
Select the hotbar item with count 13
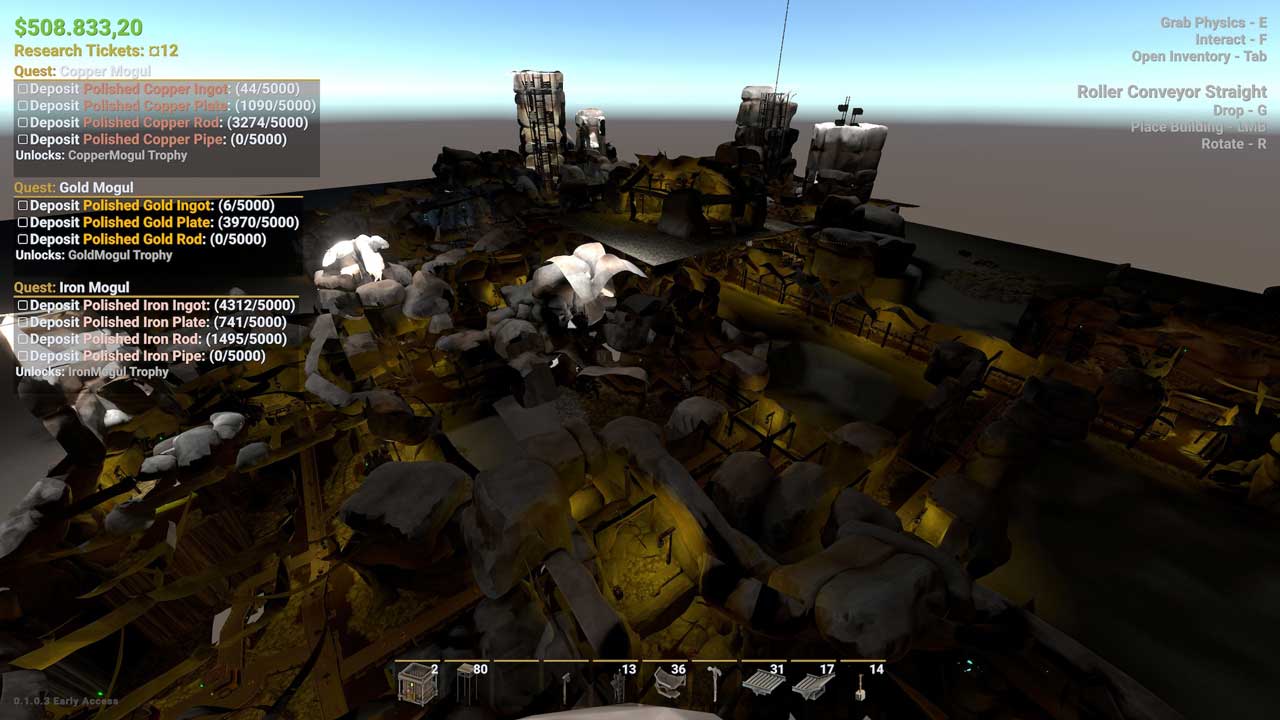(x=618, y=685)
